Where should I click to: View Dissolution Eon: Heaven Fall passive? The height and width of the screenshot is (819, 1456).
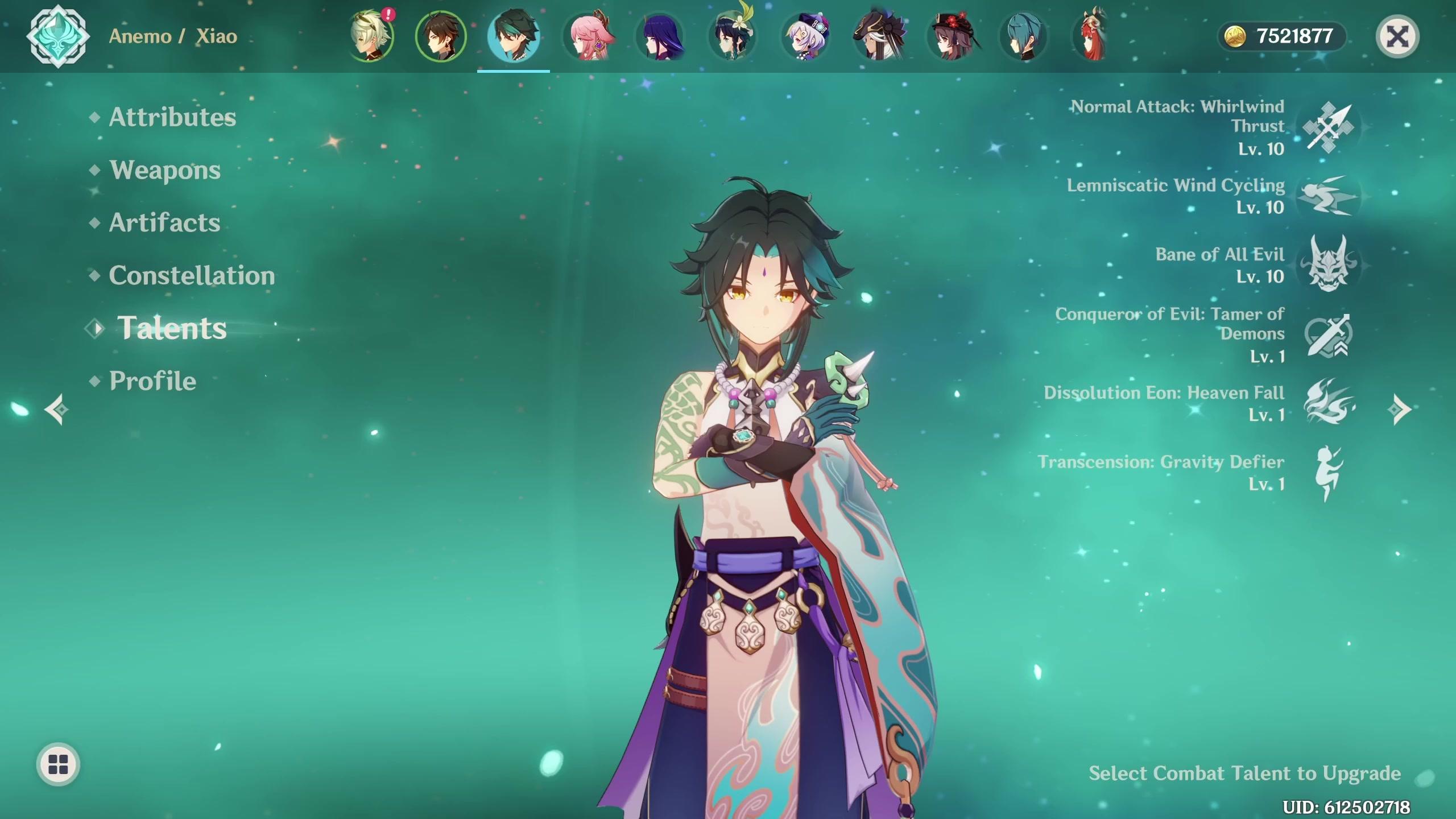[1328, 403]
